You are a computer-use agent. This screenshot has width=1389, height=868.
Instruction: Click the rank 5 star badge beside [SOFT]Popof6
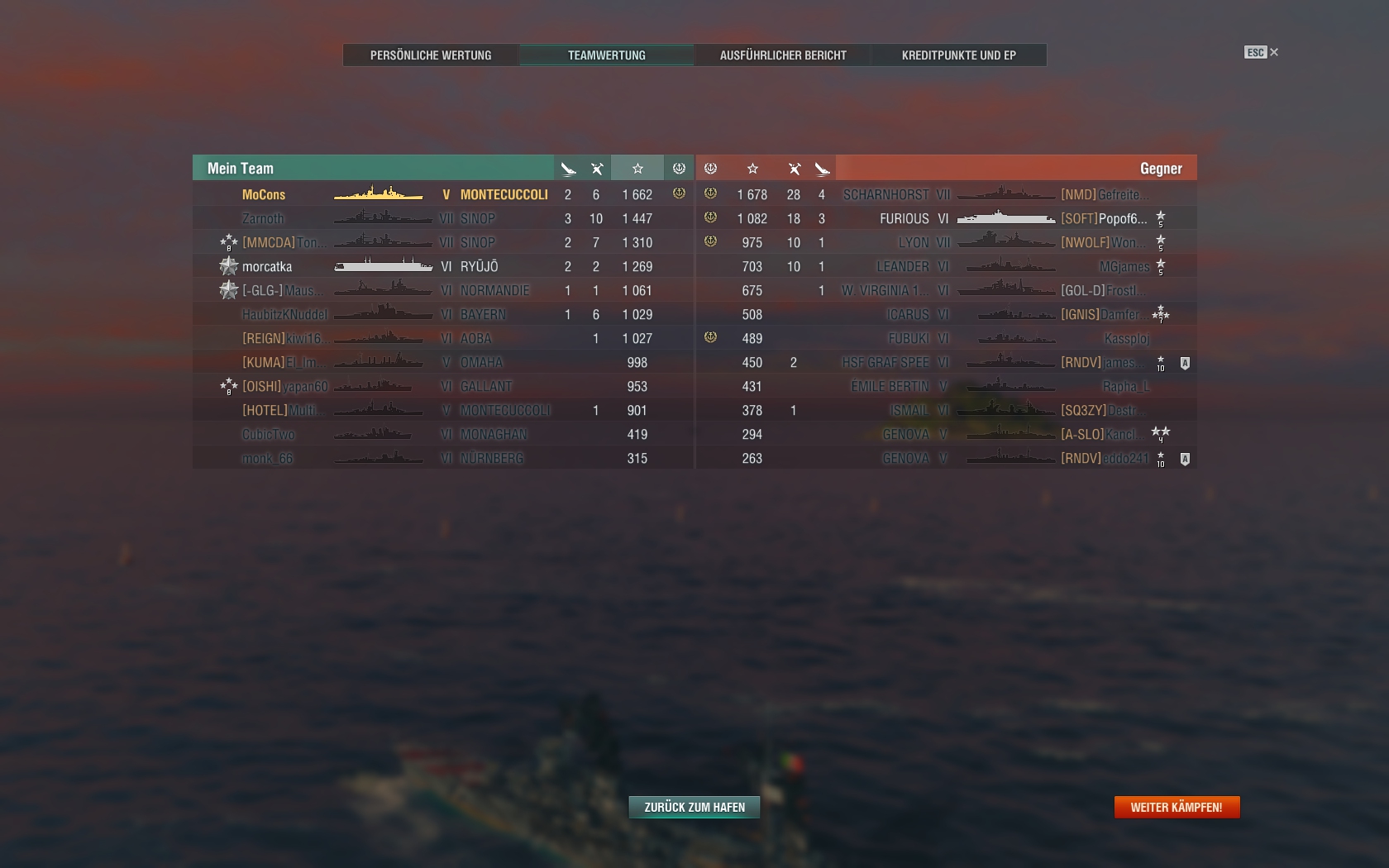pos(1161,218)
